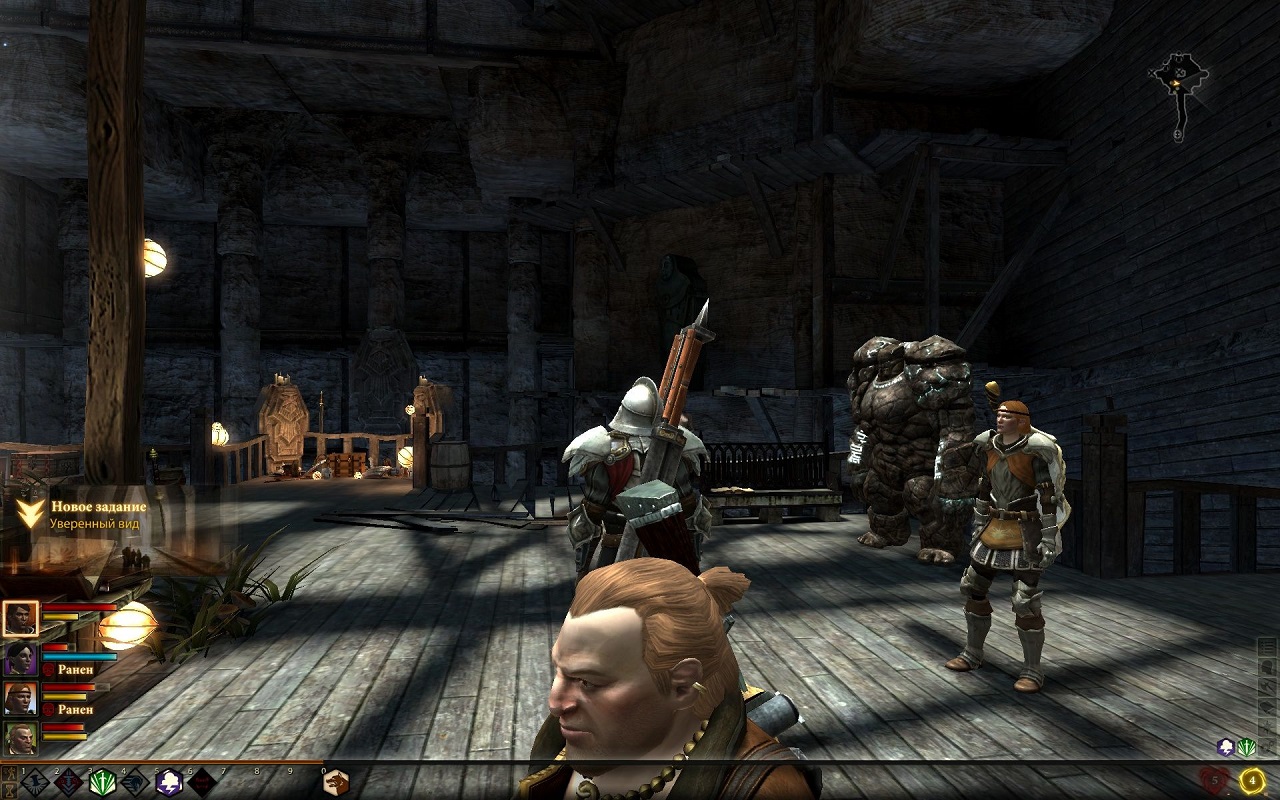Activate the purple storm cloud ability
The image size is (1280, 800).
pyautogui.click(x=169, y=782)
